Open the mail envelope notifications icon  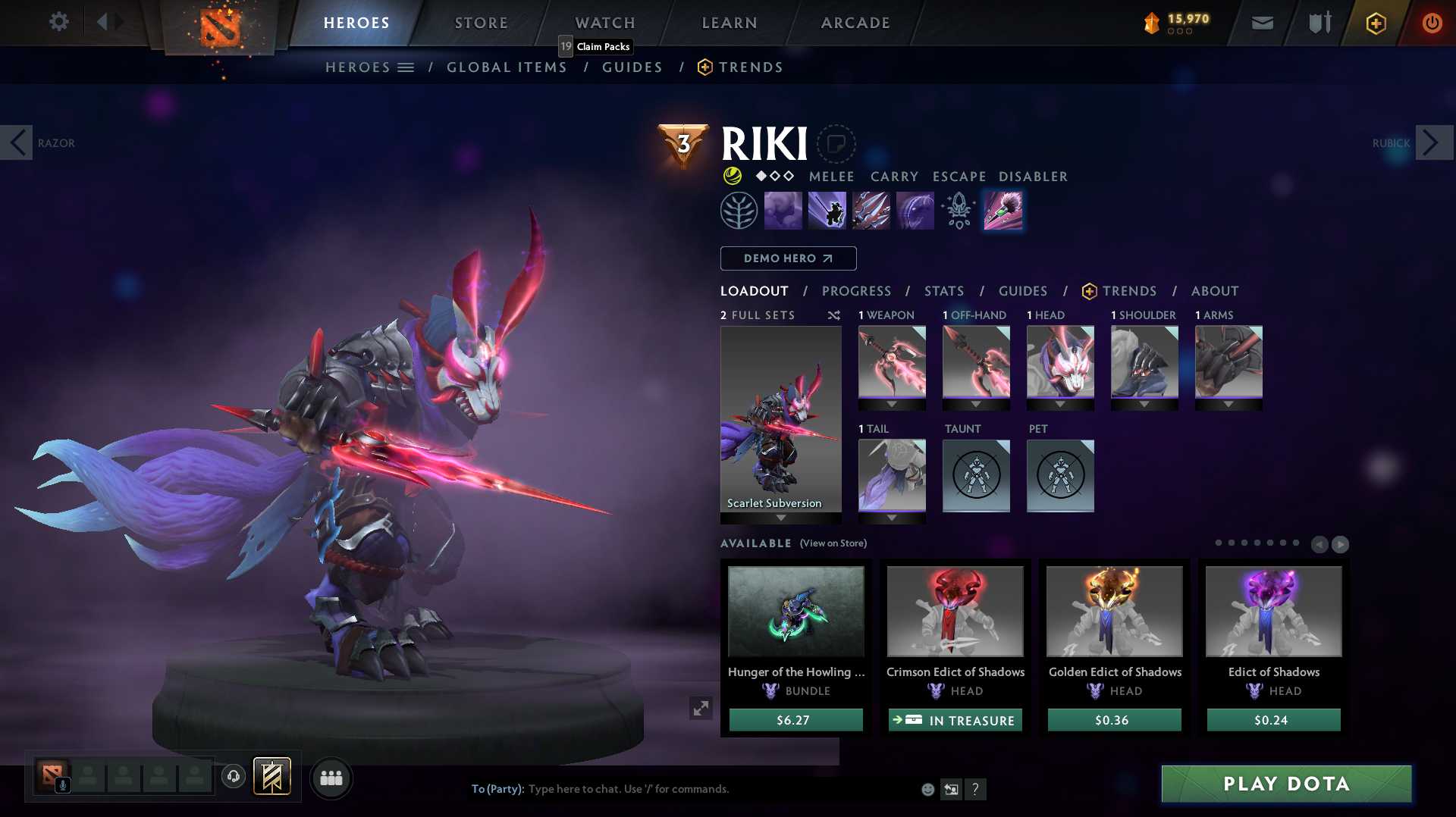click(1262, 23)
